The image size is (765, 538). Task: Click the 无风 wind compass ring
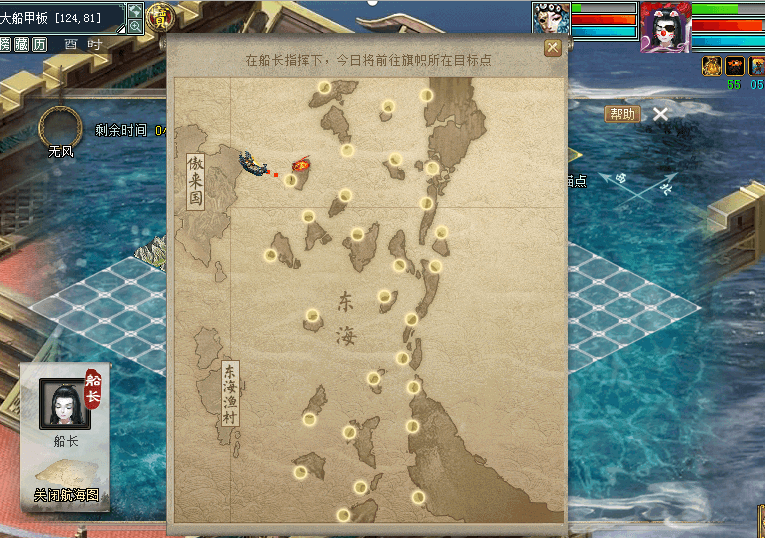pos(60,127)
